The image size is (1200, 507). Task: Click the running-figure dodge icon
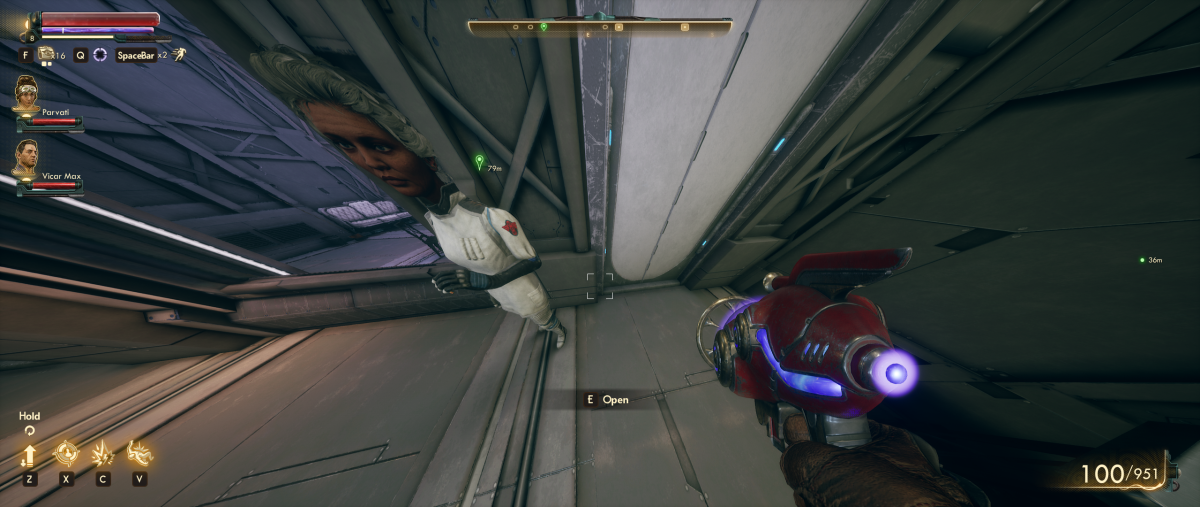point(179,54)
